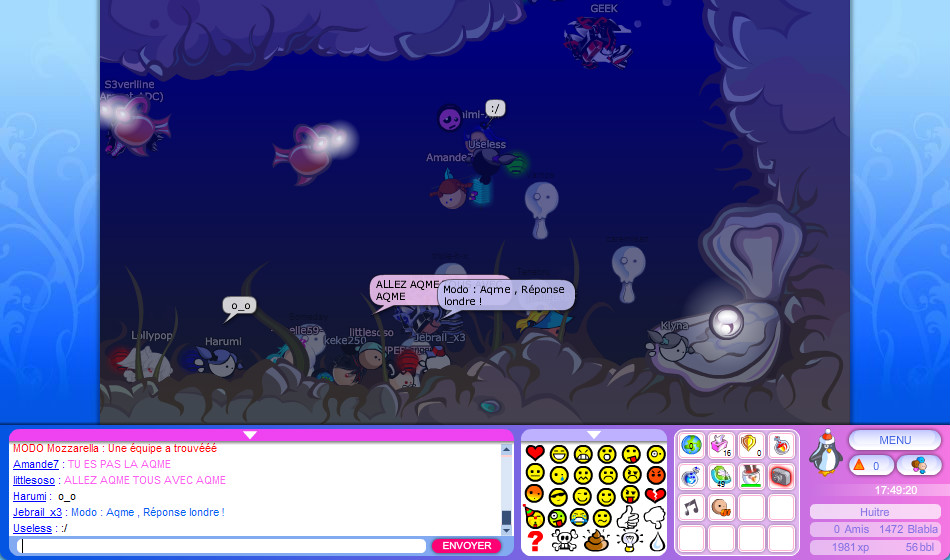Click the littlesoso username in chat
This screenshot has height=560, width=950.
34,480
